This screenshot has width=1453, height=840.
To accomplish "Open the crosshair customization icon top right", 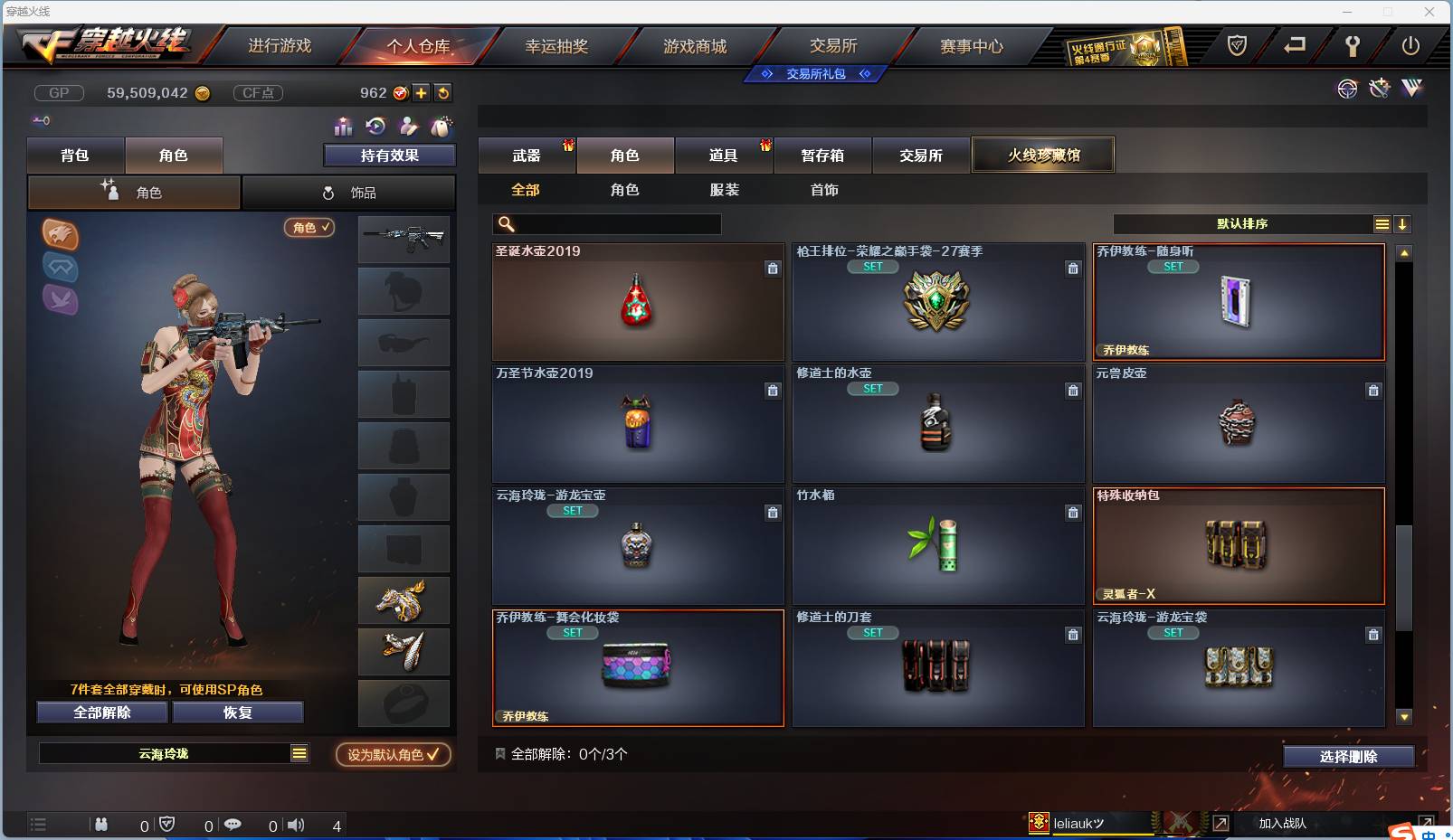I will coord(1347,89).
